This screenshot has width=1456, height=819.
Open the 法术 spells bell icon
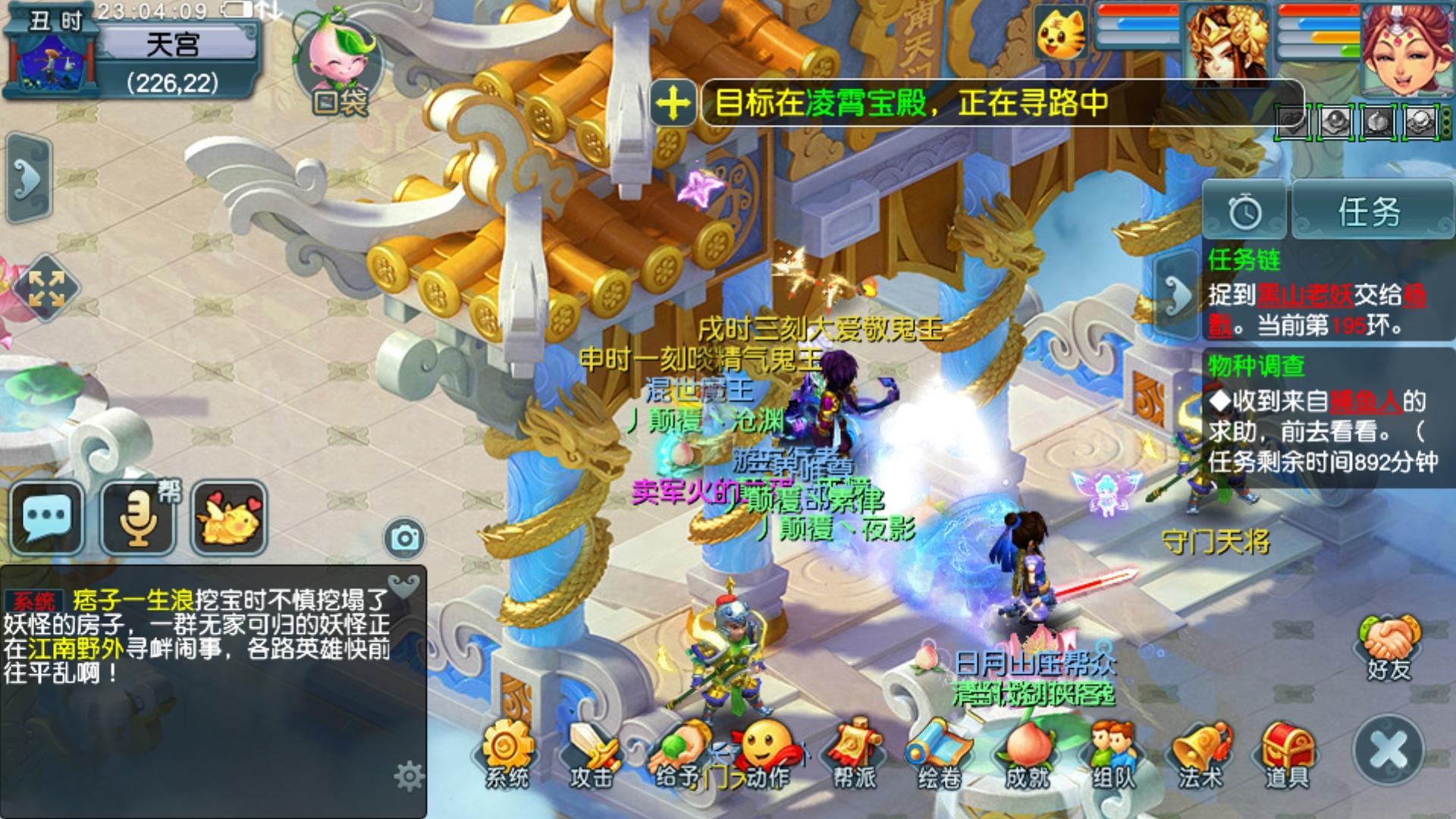tap(1200, 754)
